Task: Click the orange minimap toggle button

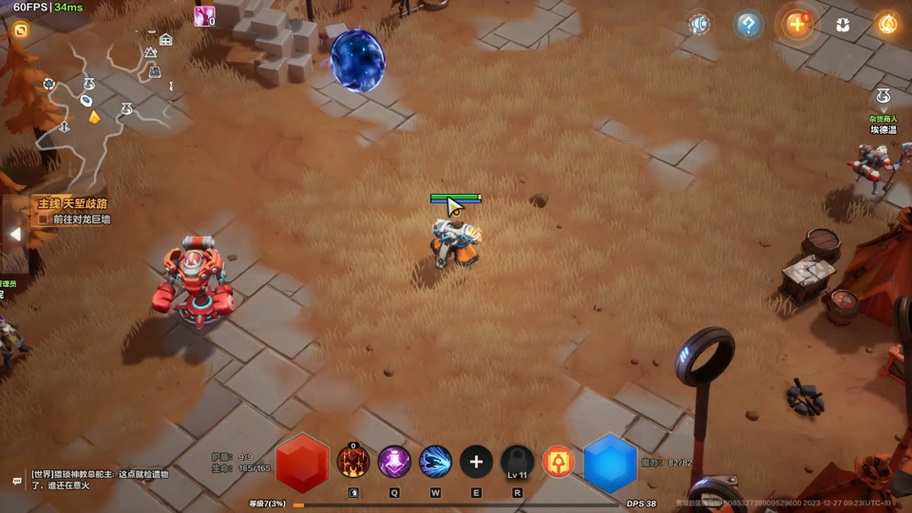Action: (20, 30)
